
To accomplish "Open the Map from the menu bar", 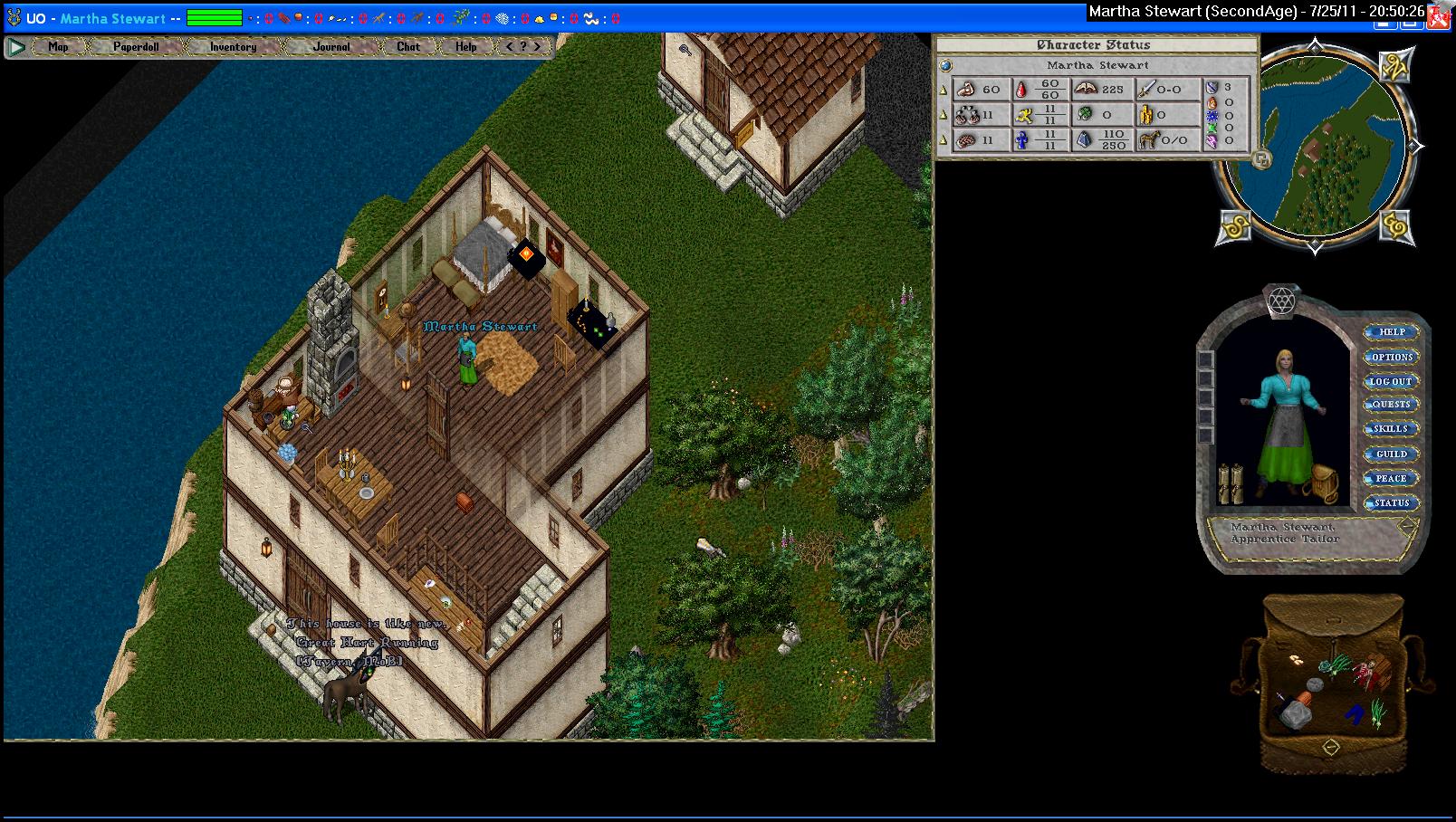I will coord(58,47).
